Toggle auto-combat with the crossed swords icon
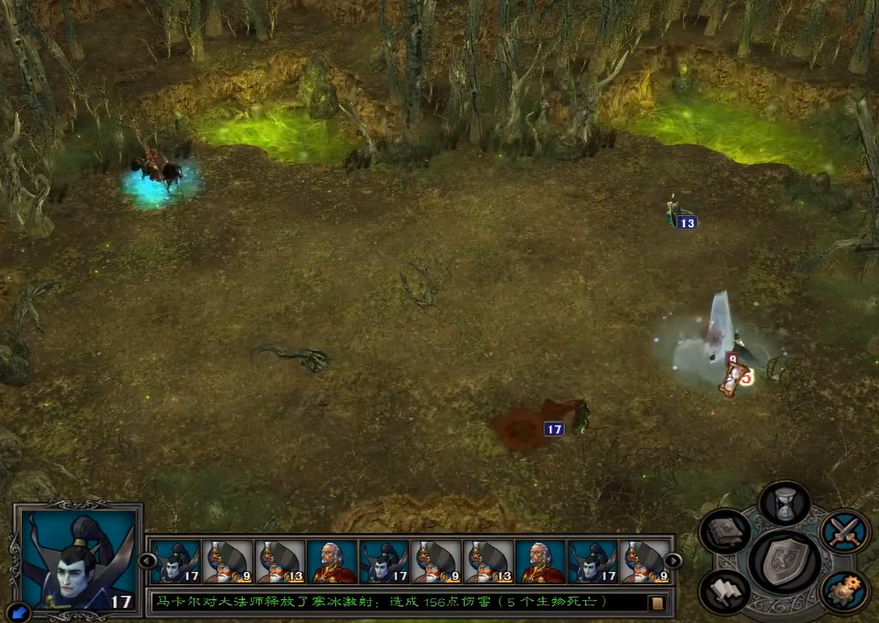The height and width of the screenshot is (623, 879). pos(844,530)
